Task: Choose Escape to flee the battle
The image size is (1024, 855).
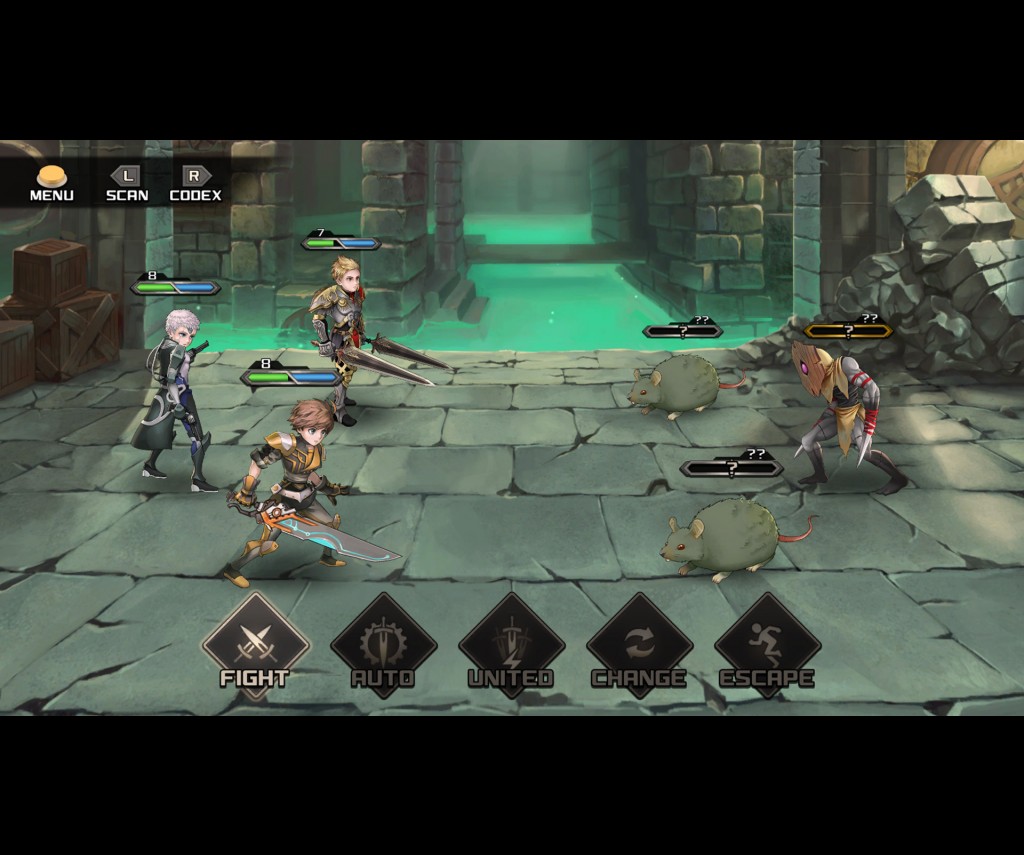Action: click(x=767, y=645)
